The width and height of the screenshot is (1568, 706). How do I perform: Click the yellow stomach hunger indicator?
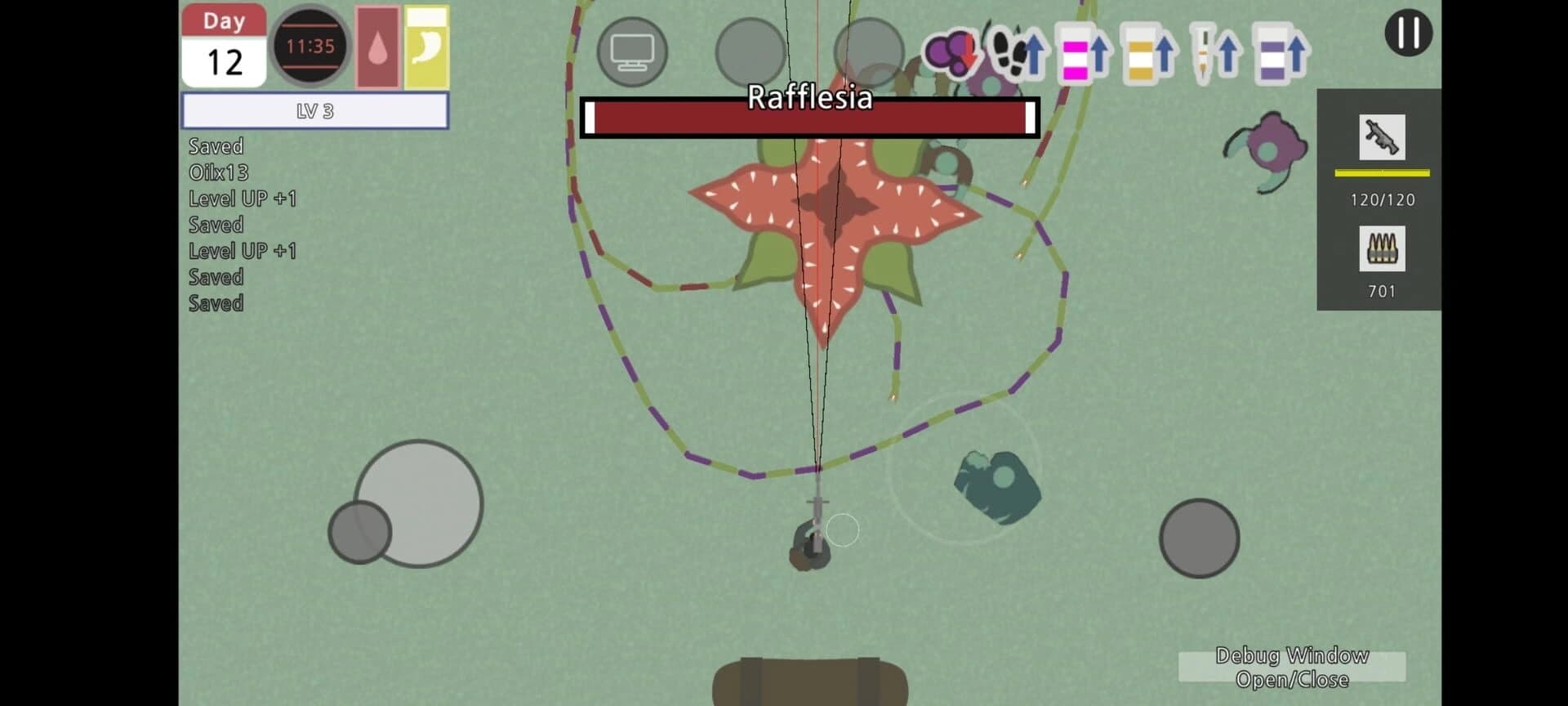pos(425,47)
